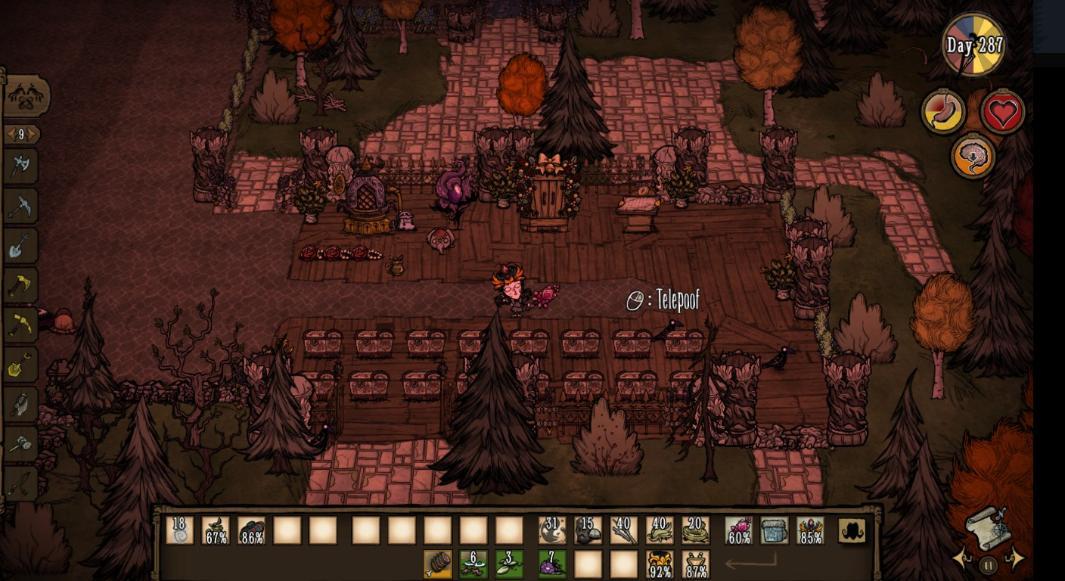Open the dark silhouette inspect button
This screenshot has width=1065, height=581.
click(853, 530)
